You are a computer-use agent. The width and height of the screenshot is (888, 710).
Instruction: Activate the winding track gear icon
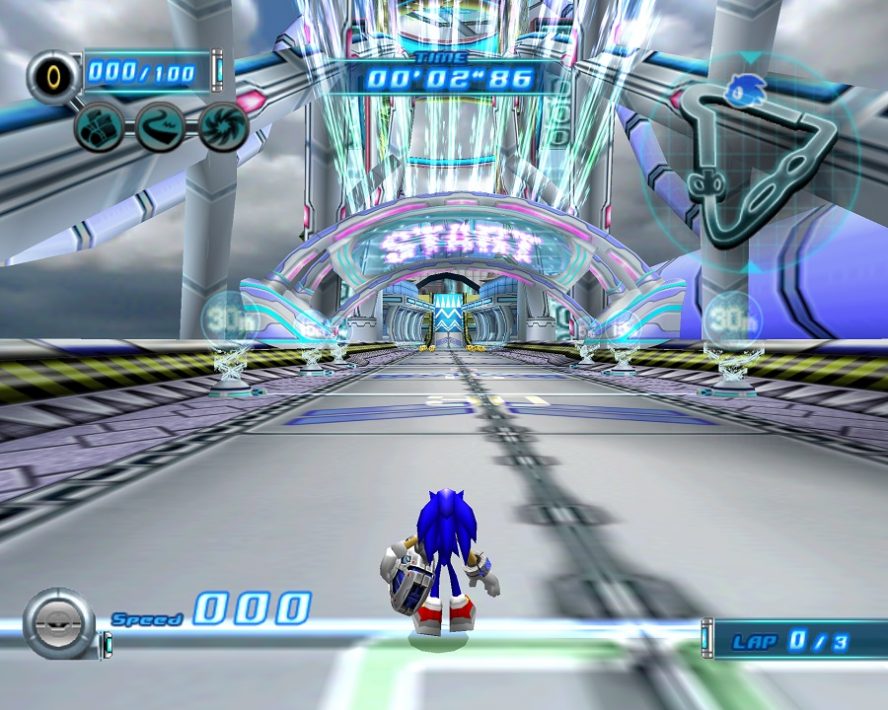160,127
